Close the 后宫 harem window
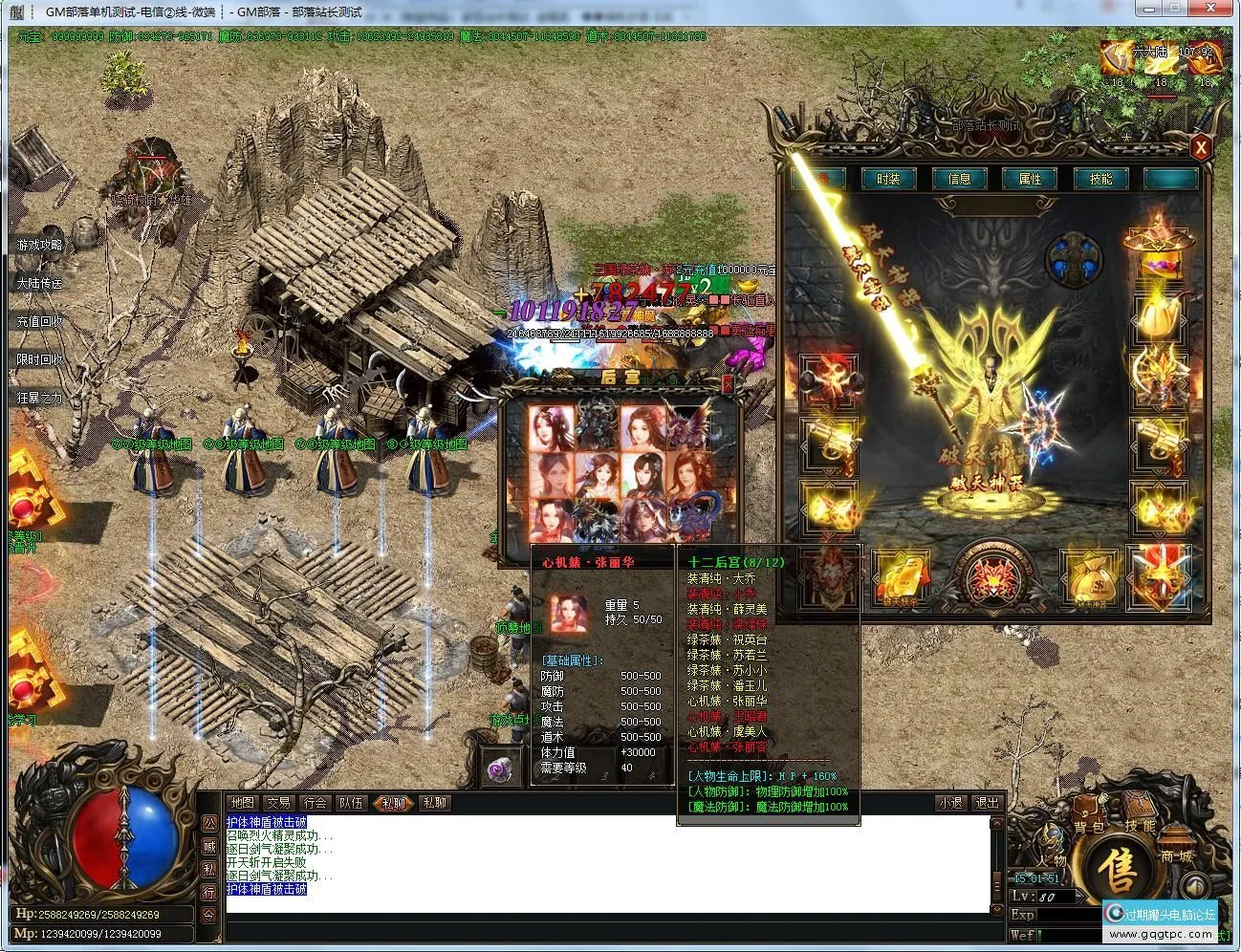This screenshot has width=1241, height=952. [x=728, y=383]
